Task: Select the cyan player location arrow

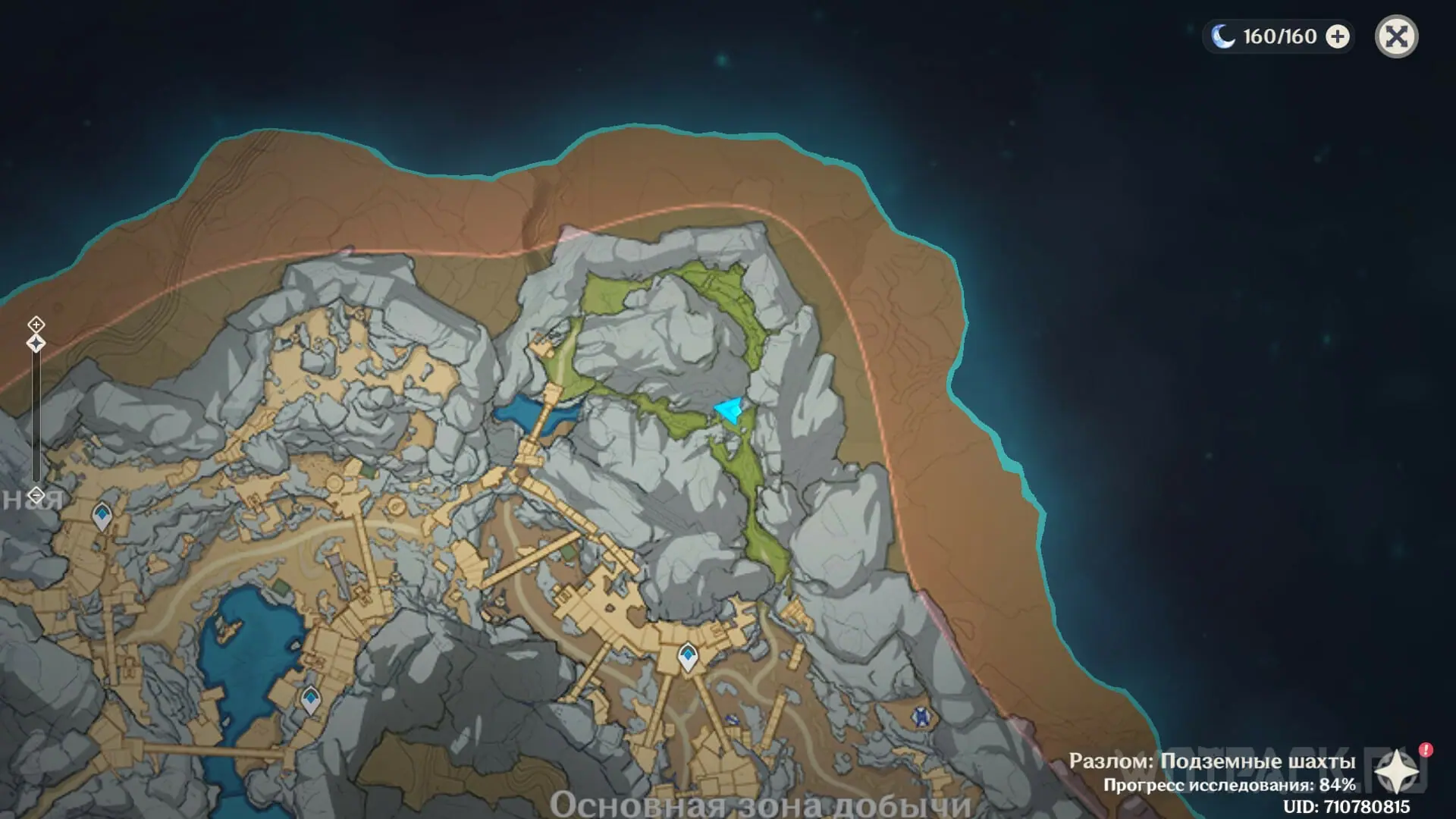Action: point(730,410)
